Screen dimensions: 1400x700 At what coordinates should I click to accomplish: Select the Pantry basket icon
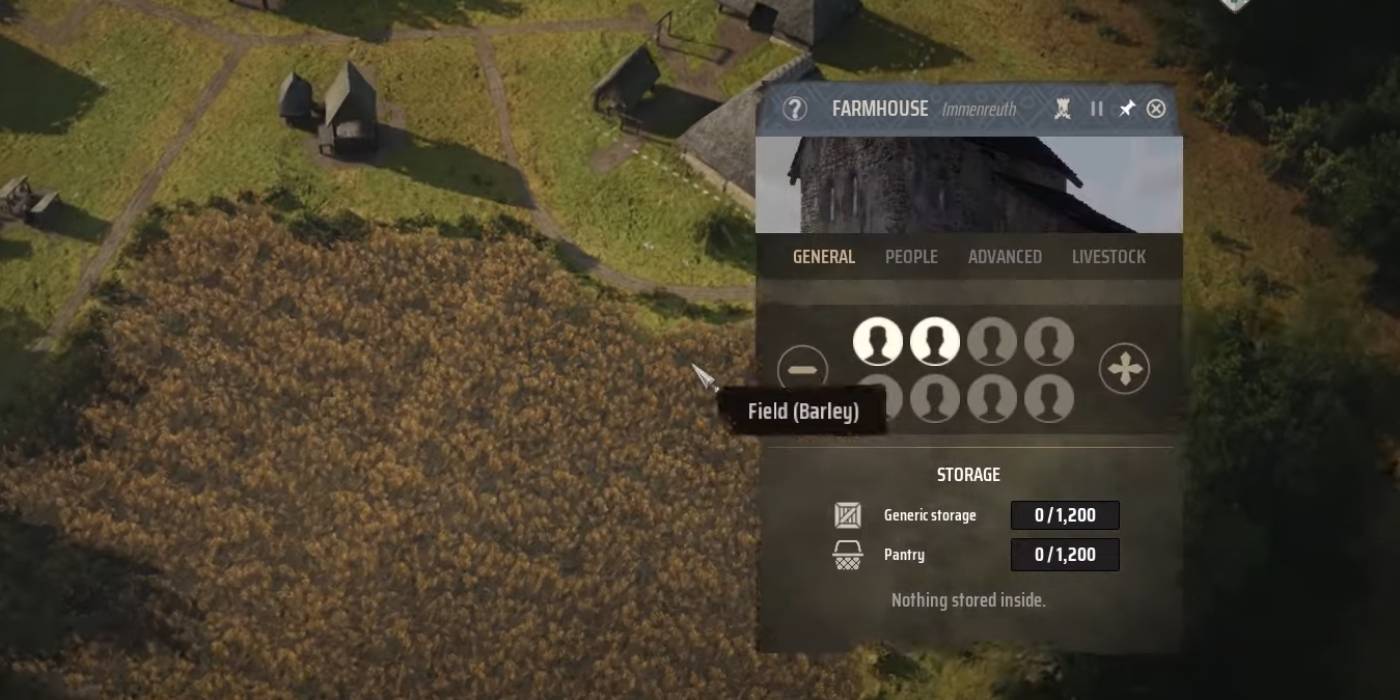(x=848, y=555)
